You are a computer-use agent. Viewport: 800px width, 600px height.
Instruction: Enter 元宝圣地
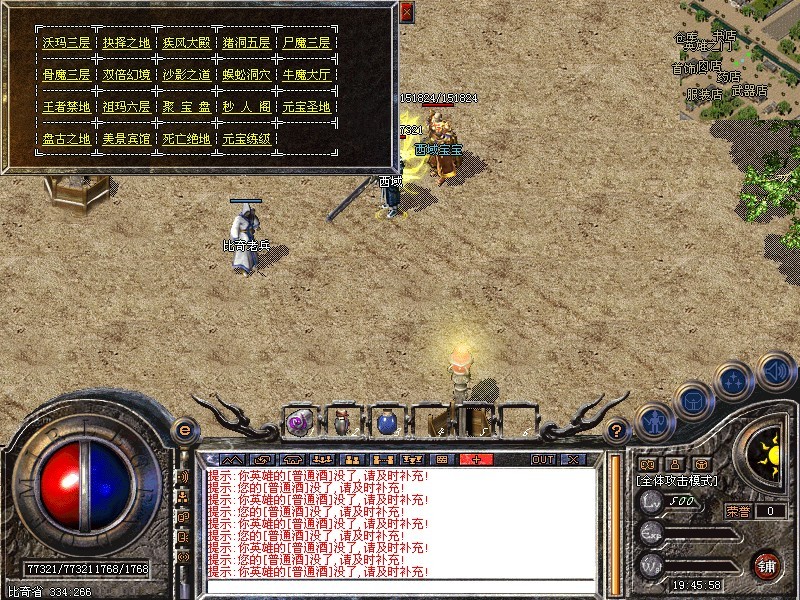pyautogui.click(x=306, y=107)
